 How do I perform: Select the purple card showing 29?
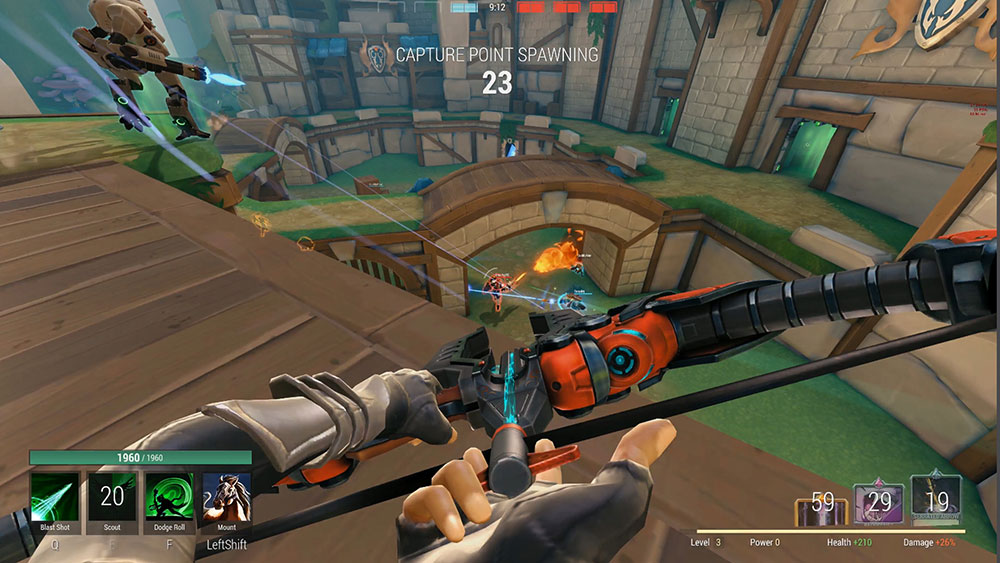click(x=878, y=504)
